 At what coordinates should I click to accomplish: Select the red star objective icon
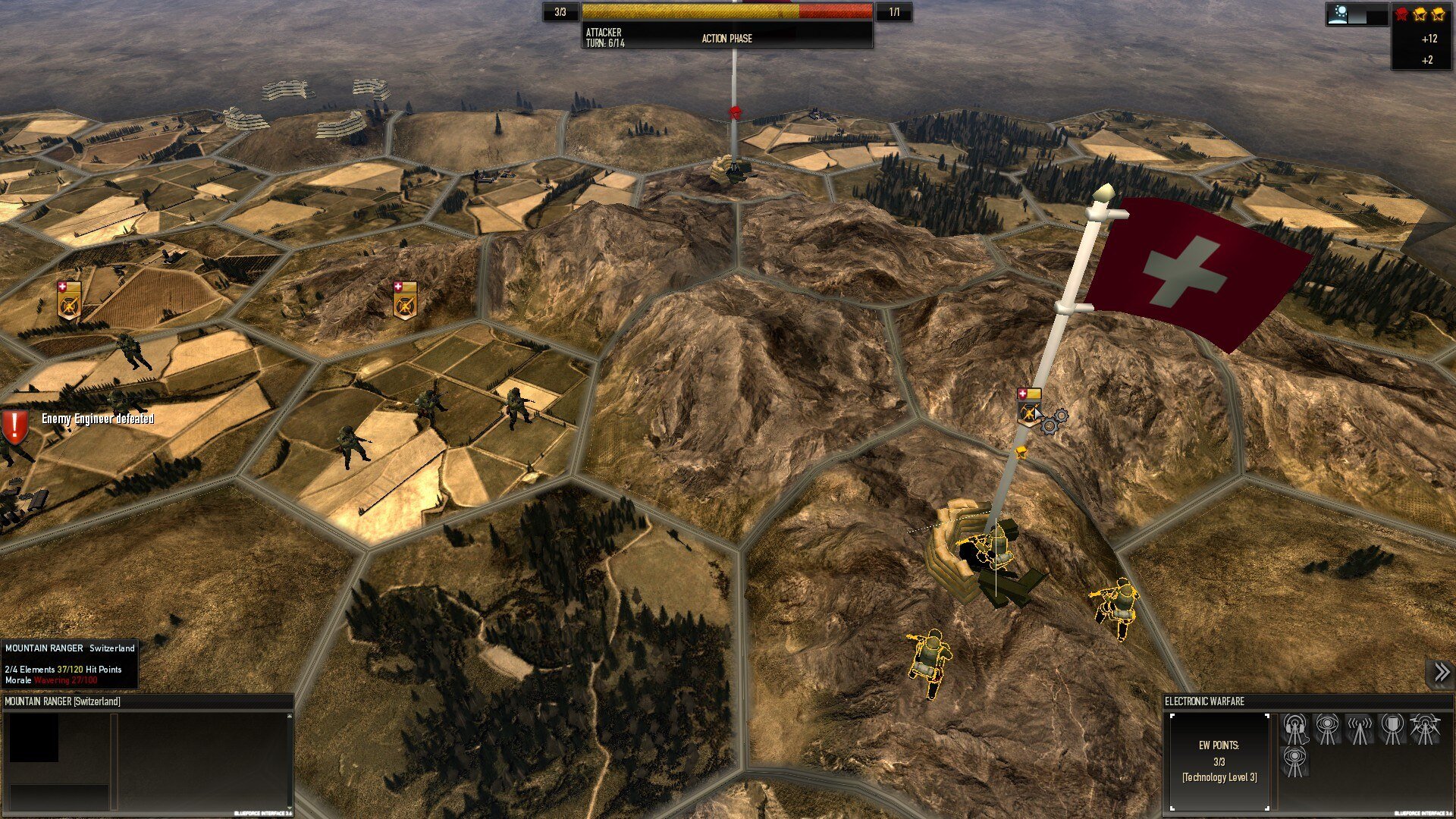[x=1401, y=14]
